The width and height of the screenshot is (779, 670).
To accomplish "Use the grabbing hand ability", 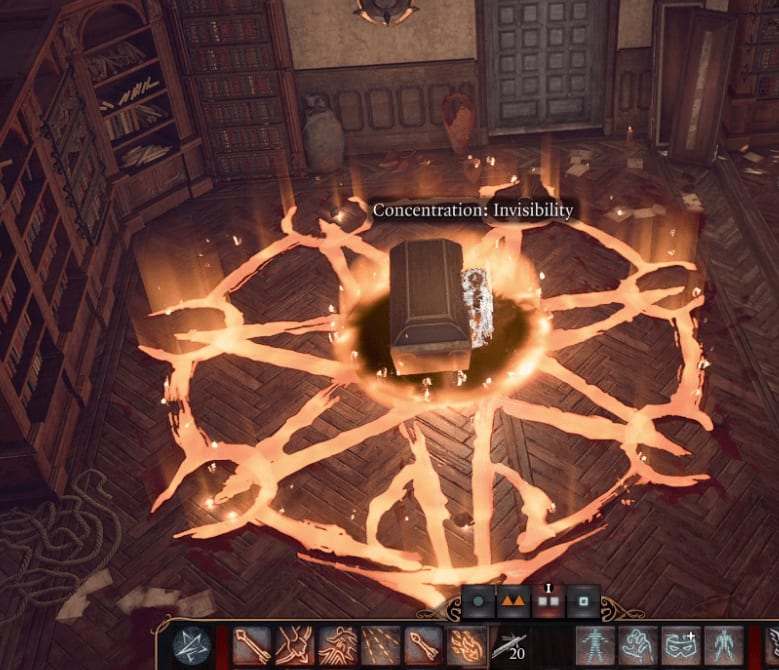I will coord(640,646).
